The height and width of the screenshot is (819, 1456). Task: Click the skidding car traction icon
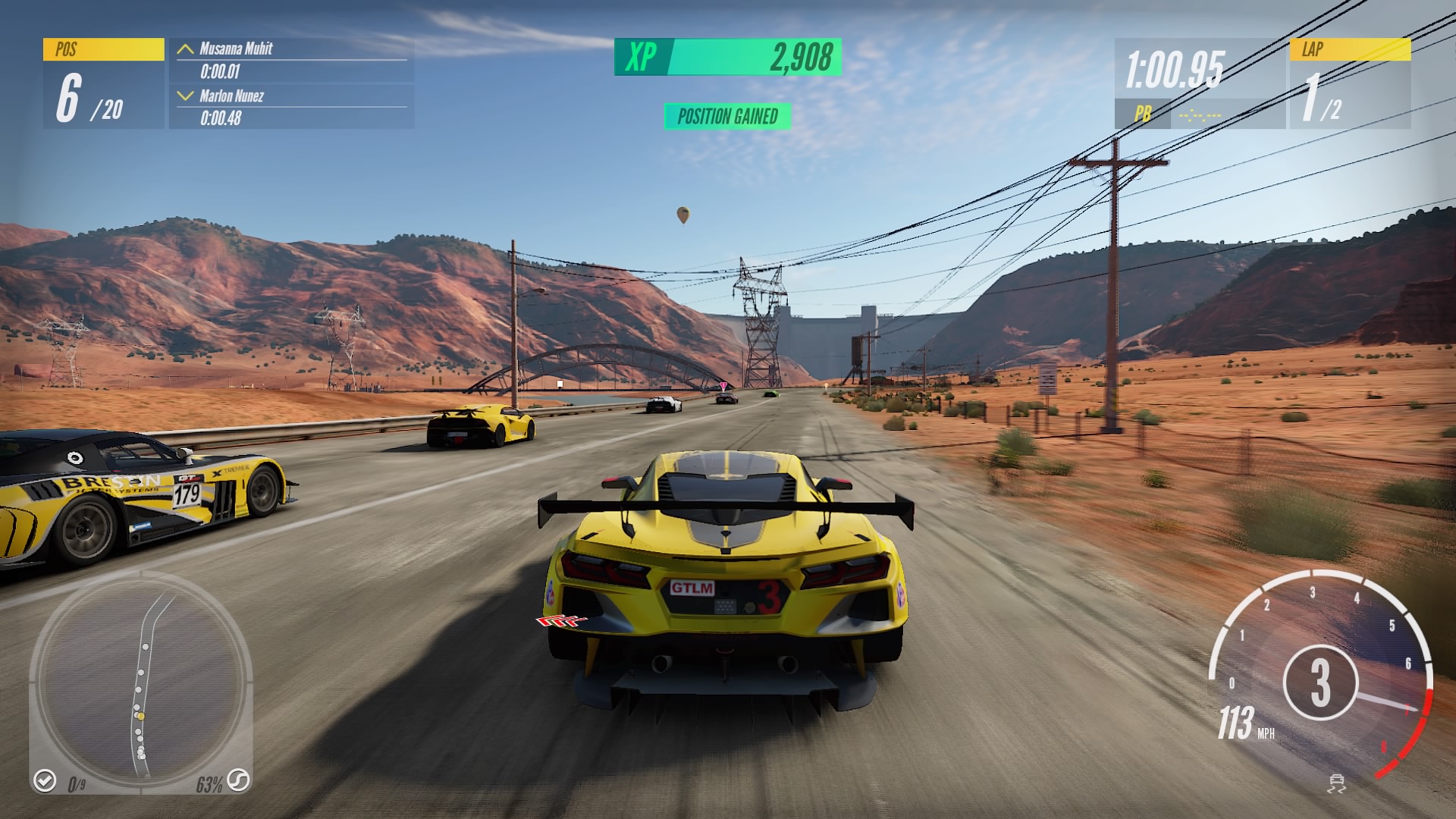1337,783
